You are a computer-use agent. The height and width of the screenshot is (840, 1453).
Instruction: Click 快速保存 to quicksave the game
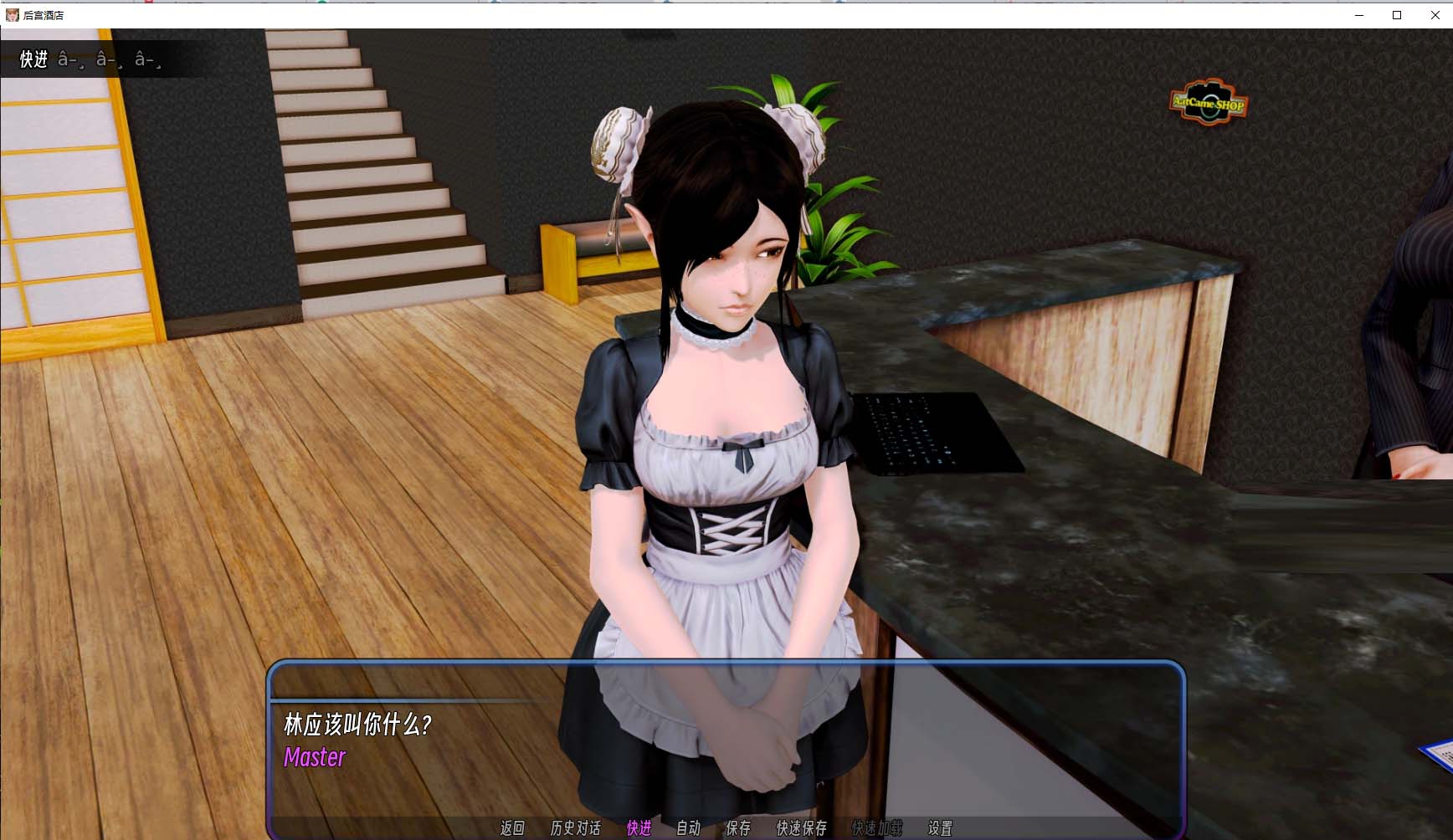tap(800, 828)
